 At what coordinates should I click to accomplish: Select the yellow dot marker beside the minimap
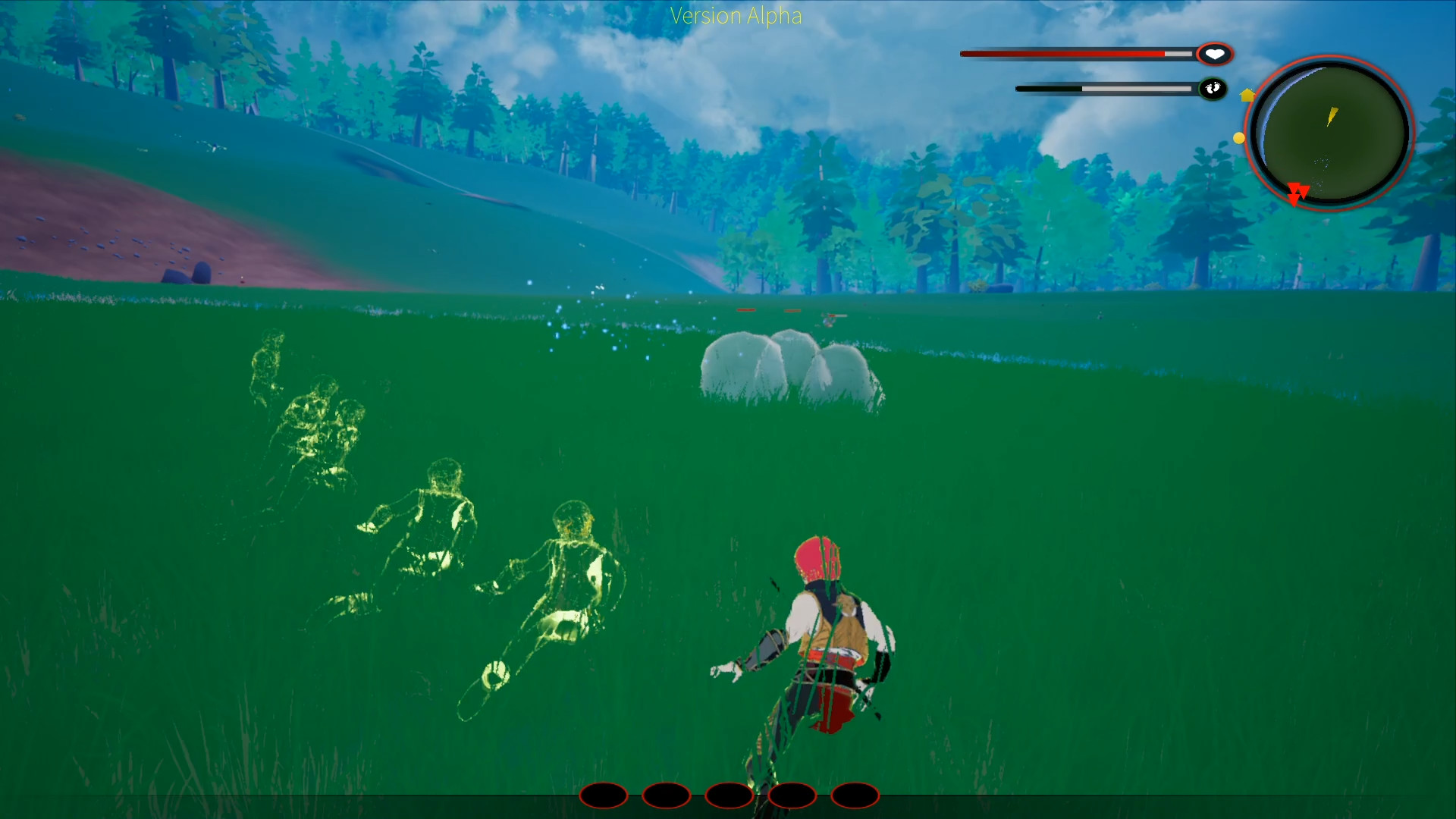pyautogui.click(x=1238, y=138)
